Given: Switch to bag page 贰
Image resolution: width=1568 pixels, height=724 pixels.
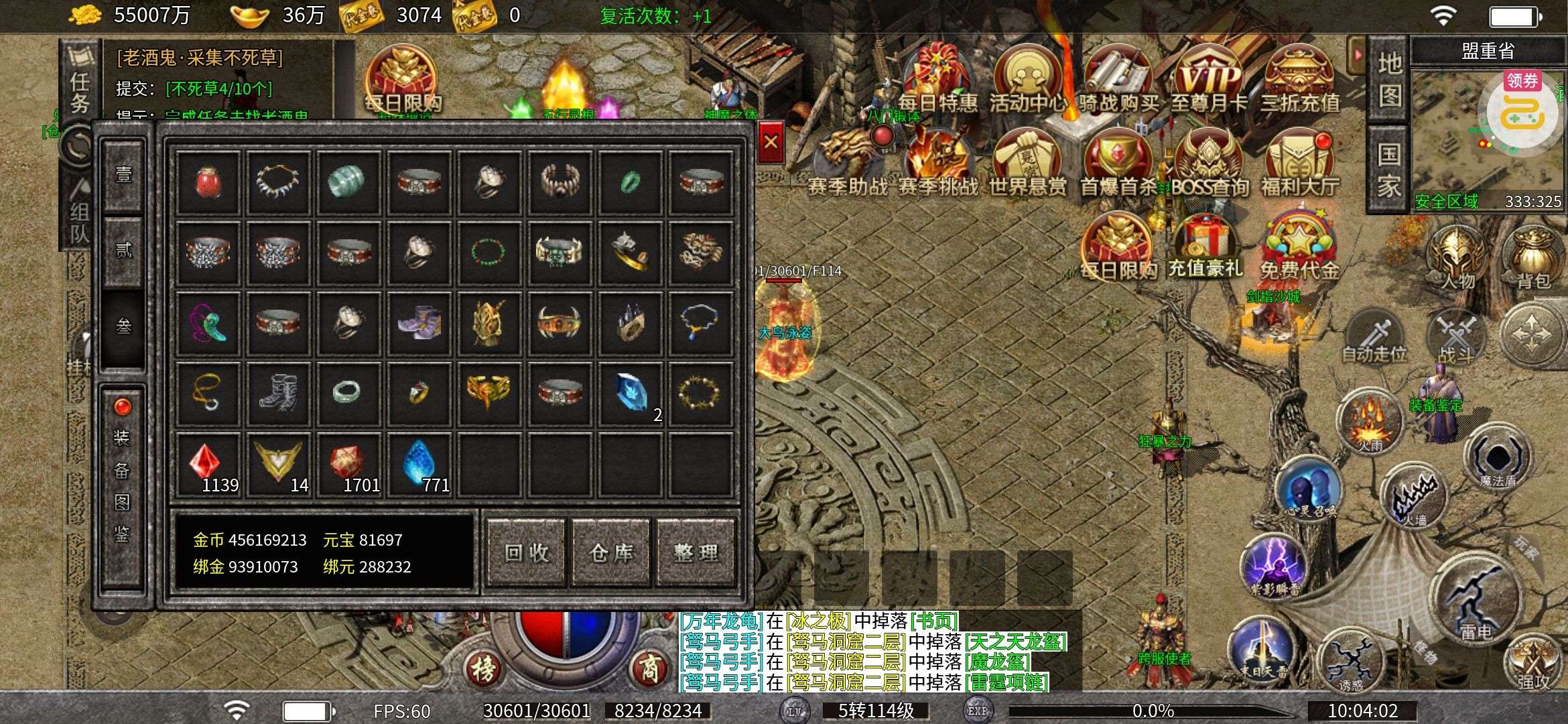Looking at the screenshot, I should click(x=123, y=251).
